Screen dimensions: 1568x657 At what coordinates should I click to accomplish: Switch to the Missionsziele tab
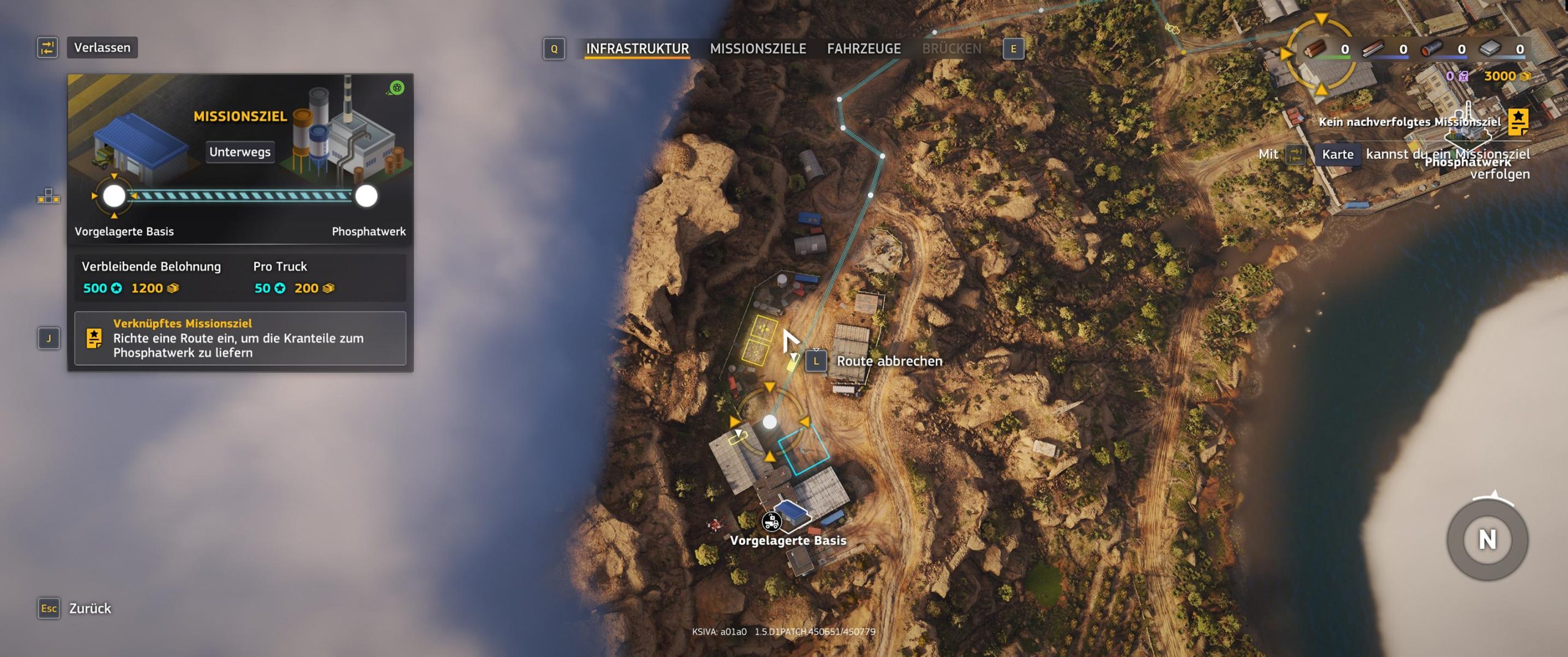pos(758,48)
